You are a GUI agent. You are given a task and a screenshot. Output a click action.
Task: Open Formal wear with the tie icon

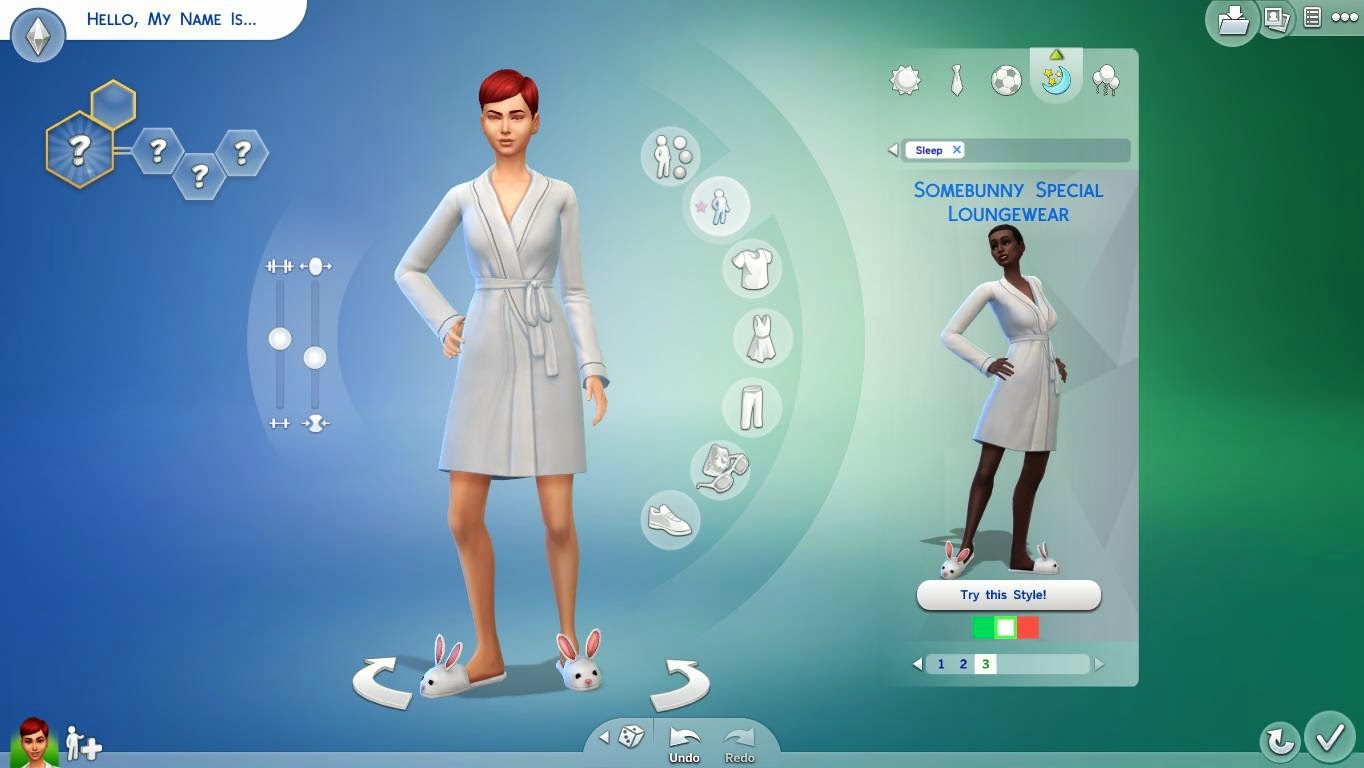click(x=956, y=80)
